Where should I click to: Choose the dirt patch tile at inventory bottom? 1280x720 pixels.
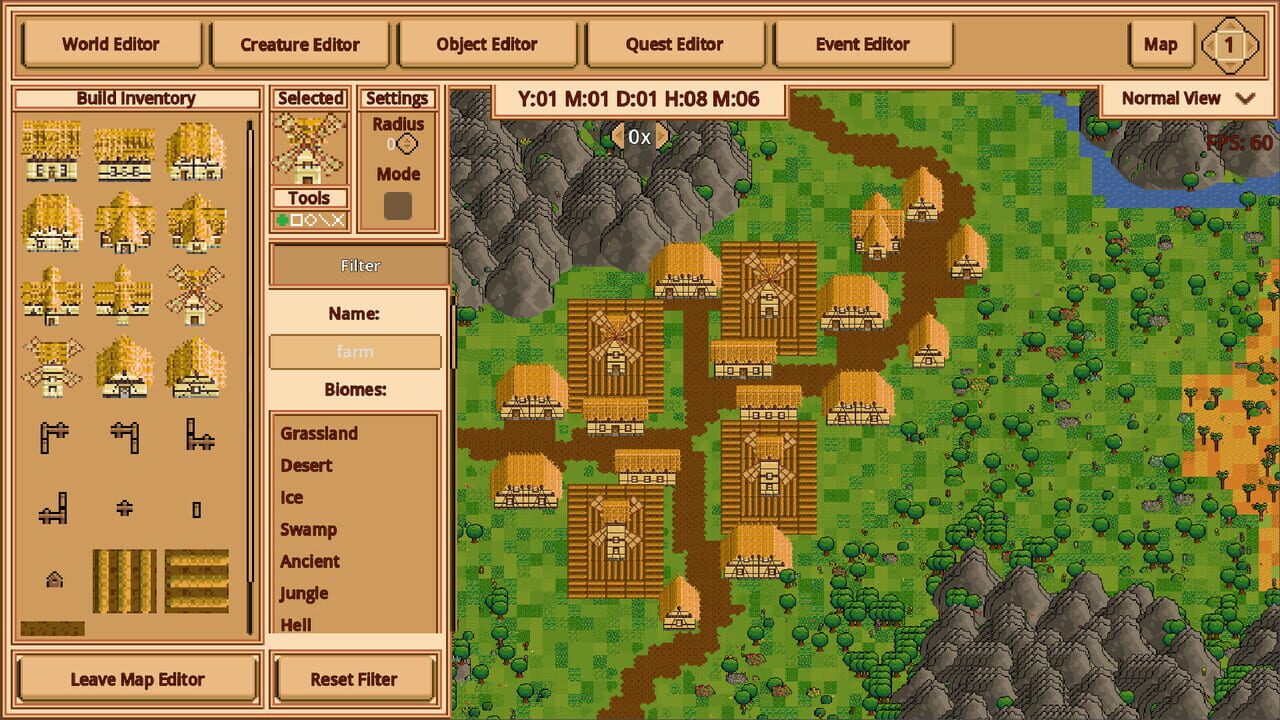[51, 628]
